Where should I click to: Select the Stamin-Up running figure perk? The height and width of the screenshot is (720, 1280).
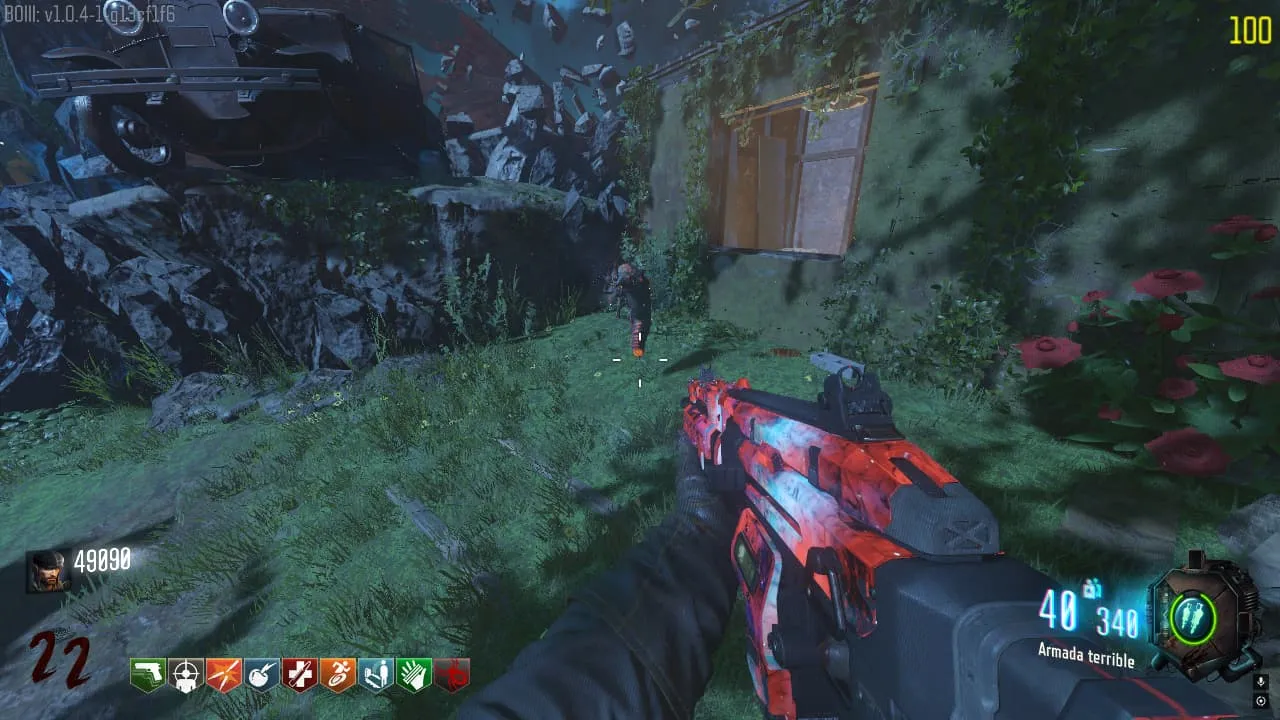click(337, 675)
